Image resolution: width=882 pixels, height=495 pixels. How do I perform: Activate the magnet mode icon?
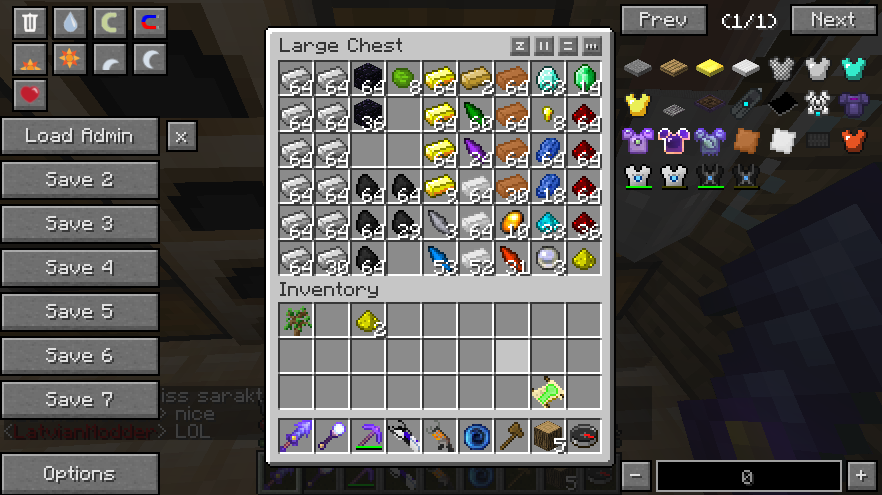[x=150, y=22]
